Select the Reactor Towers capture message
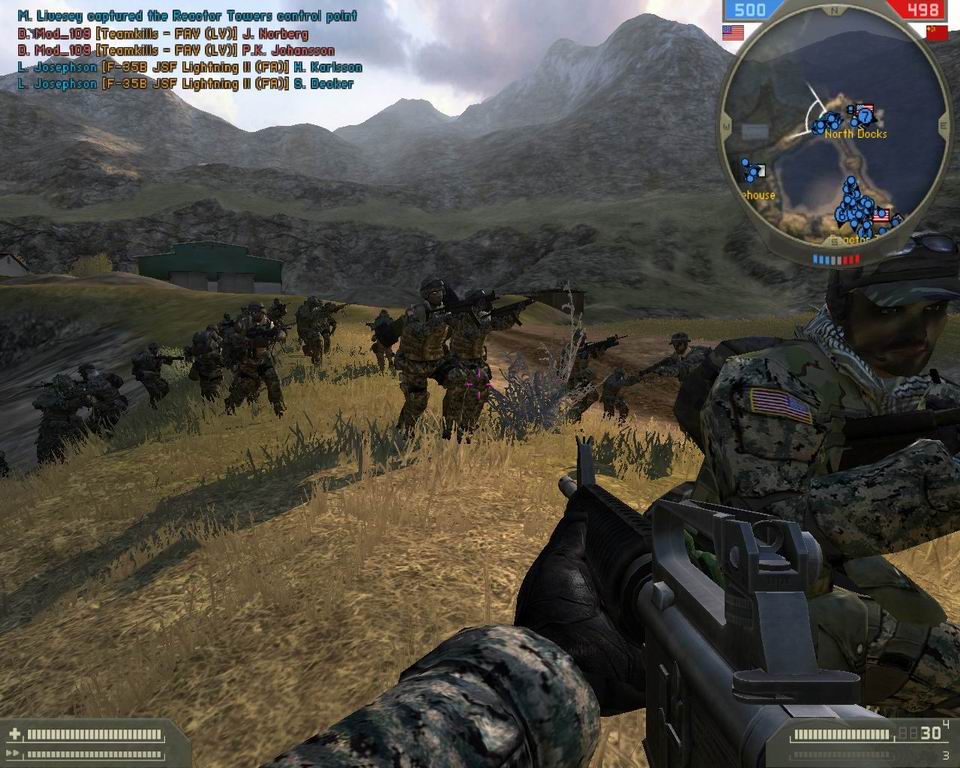 point(187,16)
